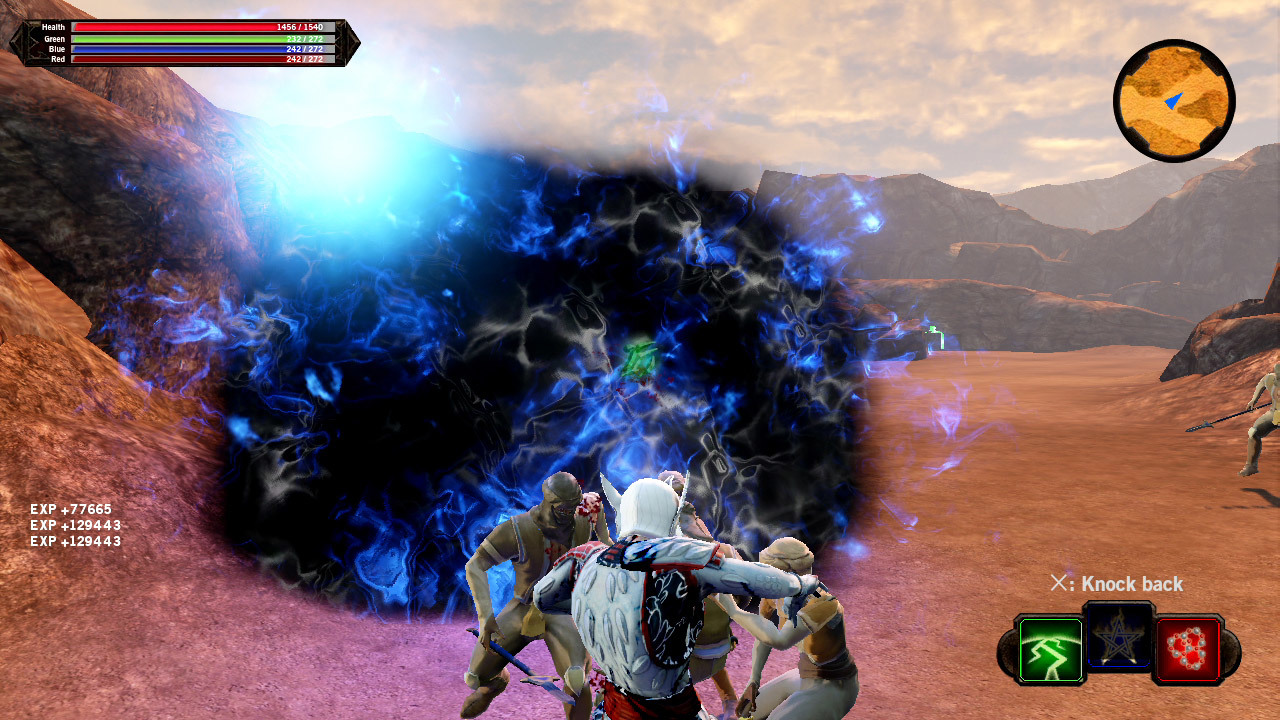This screenshot has height=720, width=1280.
Task: Open the circular minimap
Action: (x=1174, y=101)
